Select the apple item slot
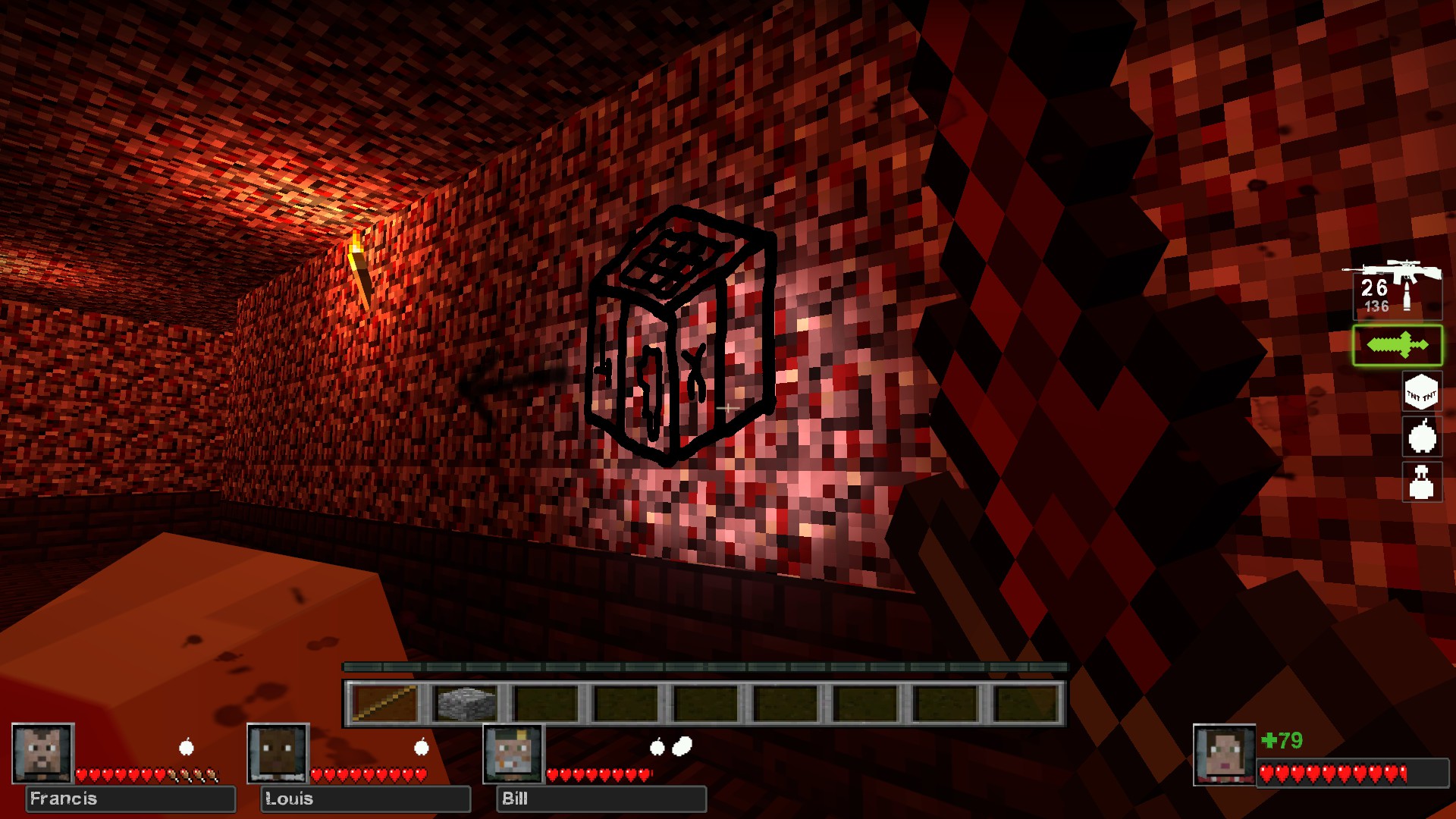1456x819 pixels. tap(1421, 436)
